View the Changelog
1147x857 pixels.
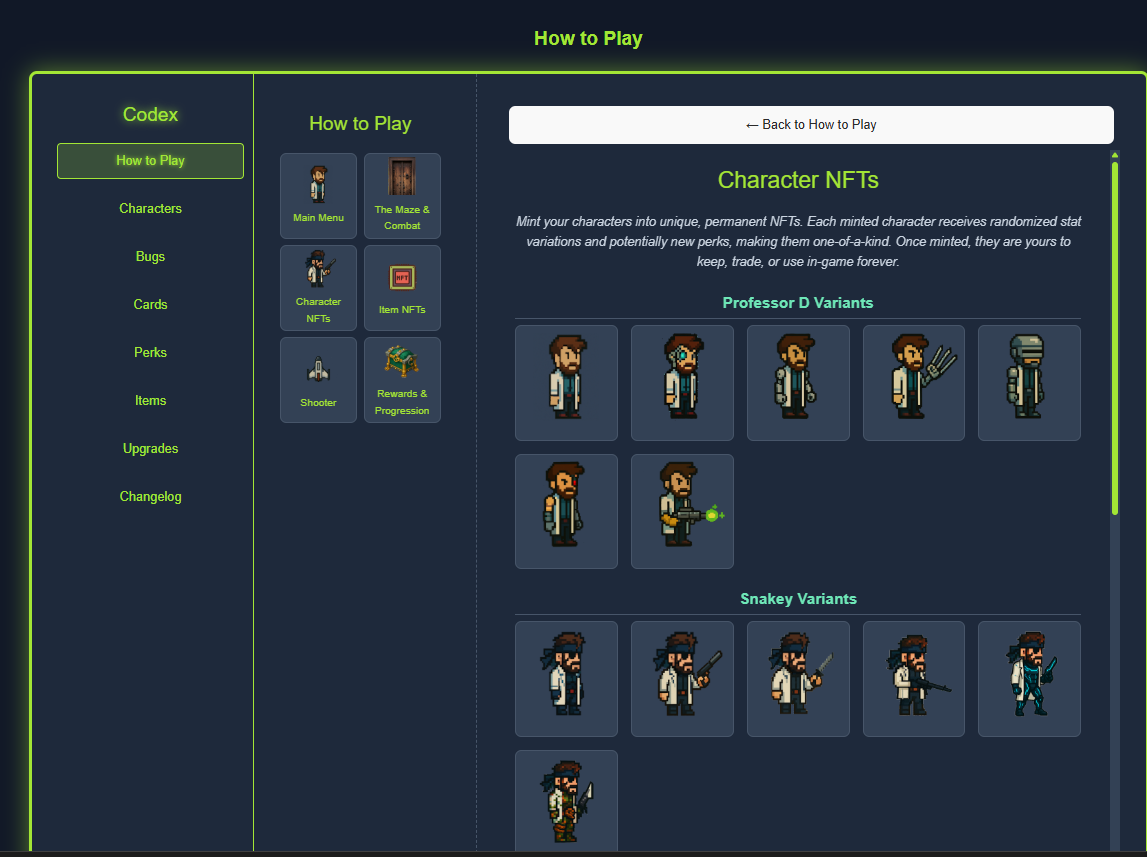coord(150,497)
